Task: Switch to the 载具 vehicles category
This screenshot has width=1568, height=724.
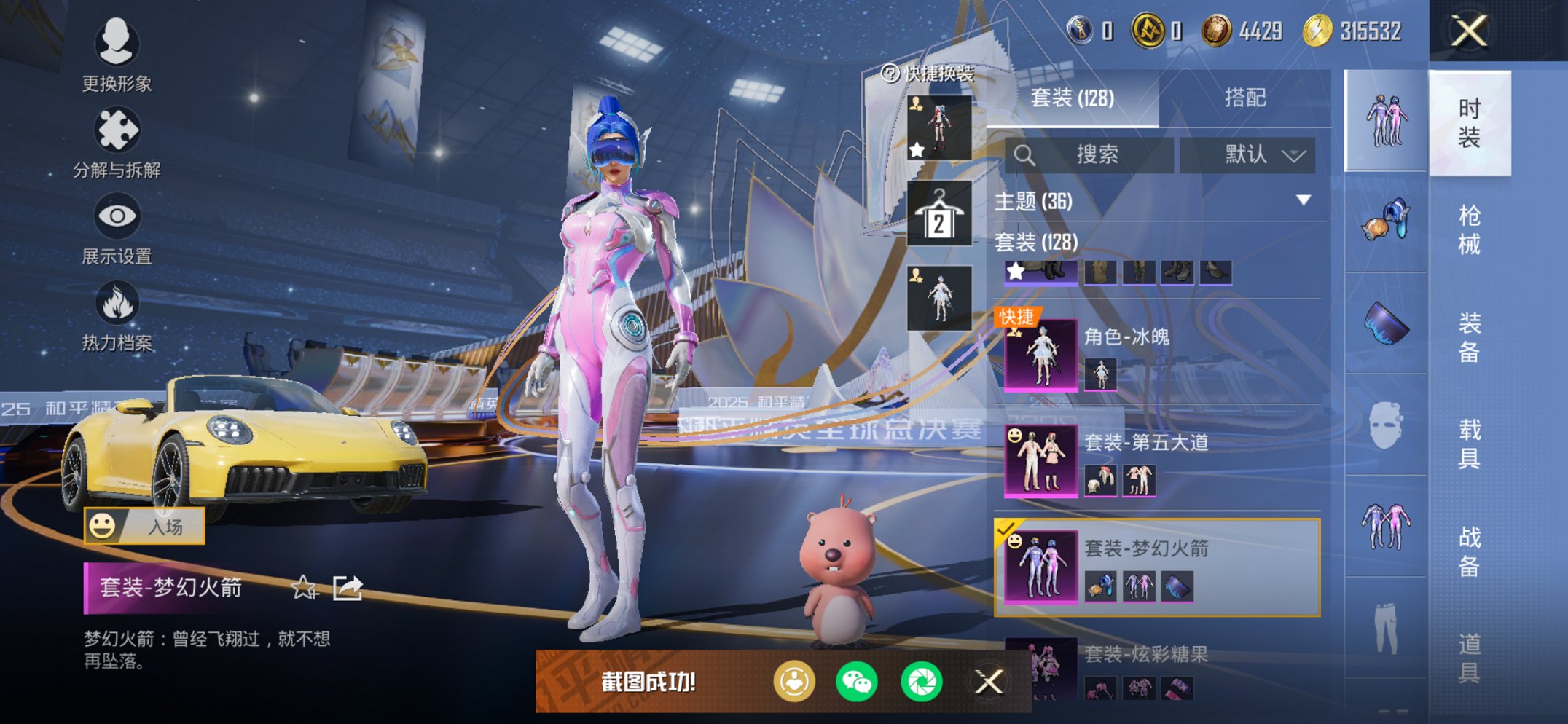Action: tap(1469, 443)
